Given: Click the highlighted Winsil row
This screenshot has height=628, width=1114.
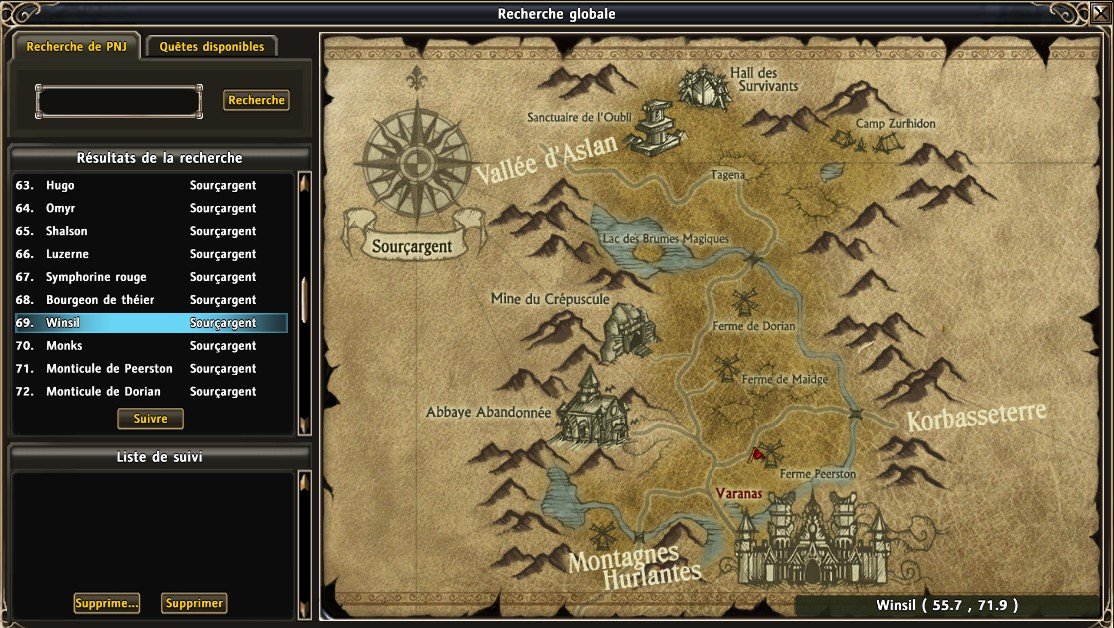Looking at the screenshot, I should click(x=150, y=323).
